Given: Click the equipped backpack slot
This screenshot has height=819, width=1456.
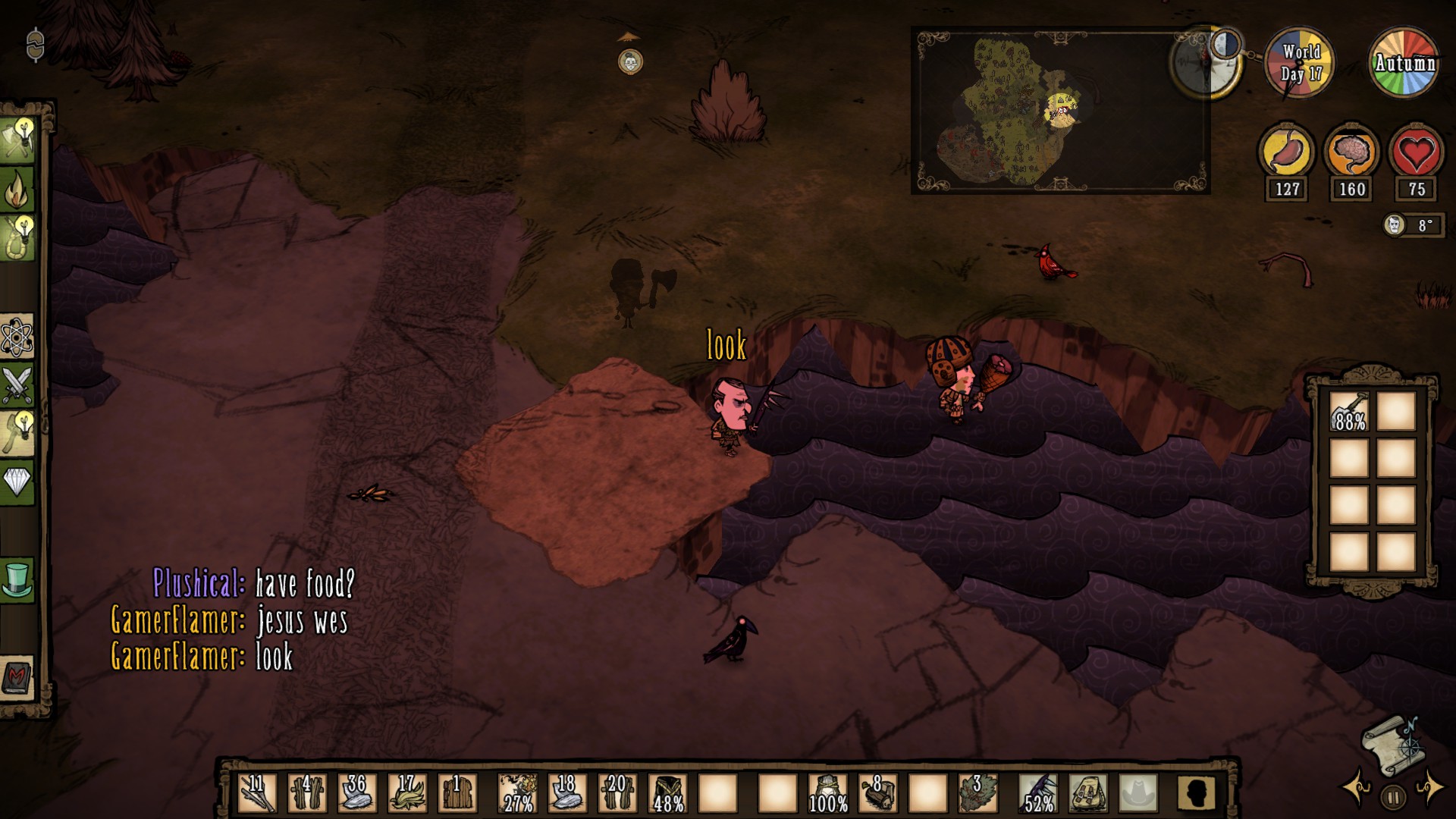Looking at the screenshot, I should [x=1087, y=792].
